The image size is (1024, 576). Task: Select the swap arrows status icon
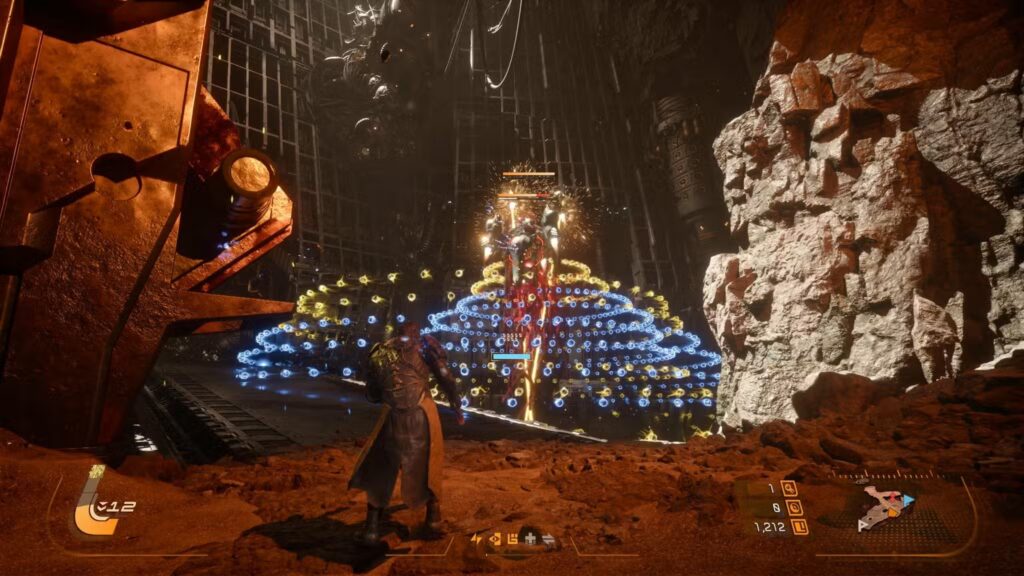[x=548, y=540]
